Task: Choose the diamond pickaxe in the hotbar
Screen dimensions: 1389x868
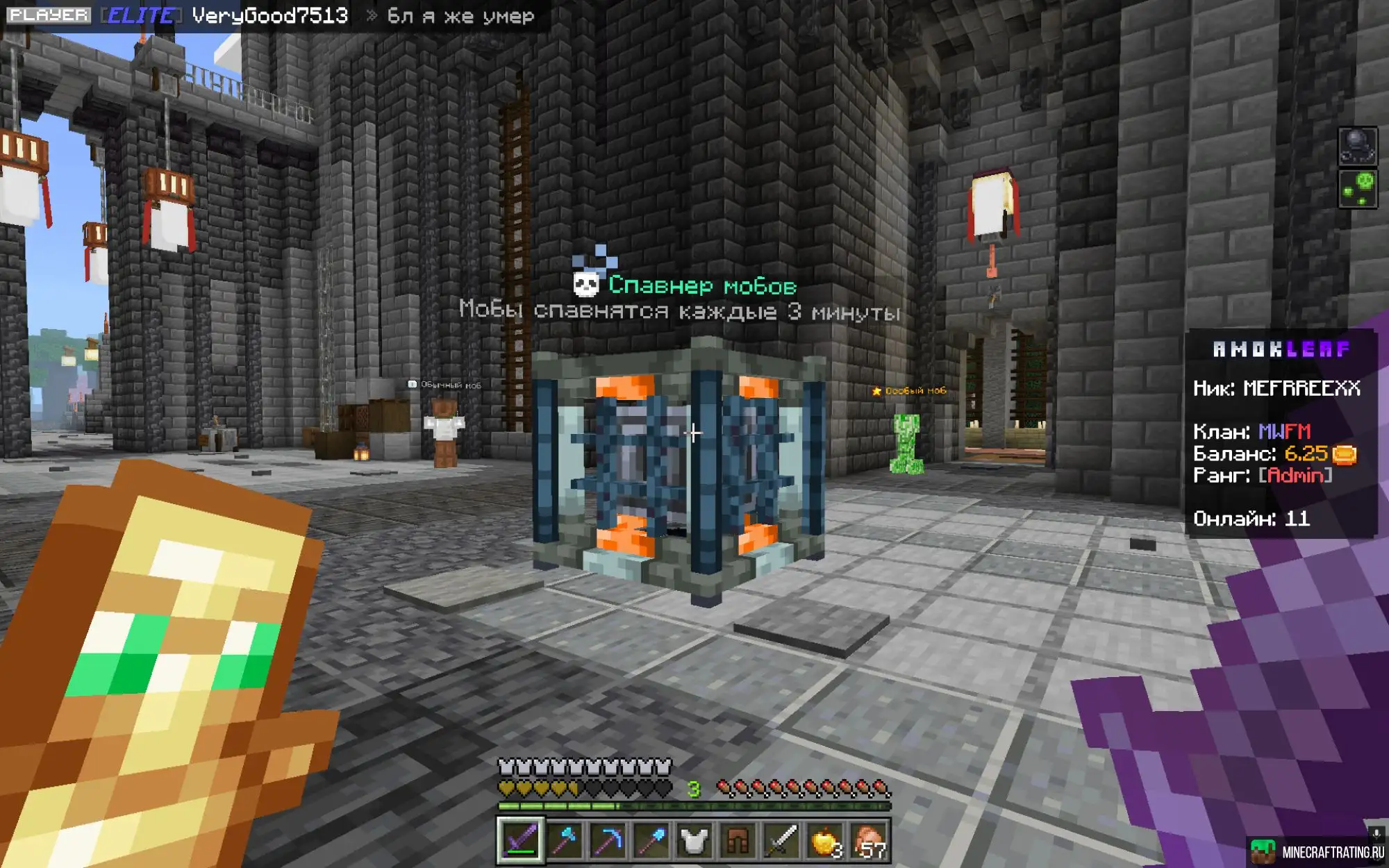Action: 607,841
